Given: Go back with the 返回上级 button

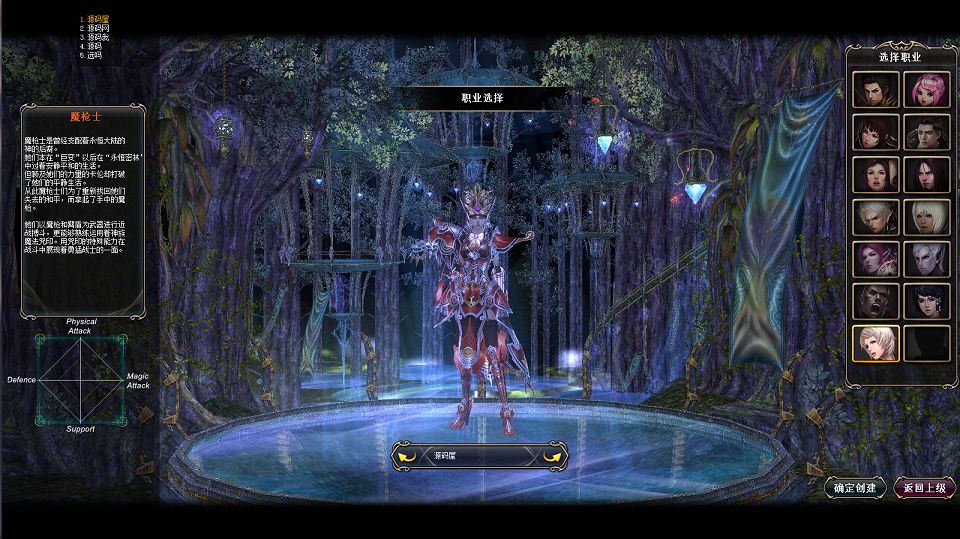Looking at the screenshot, I should [x=924, y=488].
